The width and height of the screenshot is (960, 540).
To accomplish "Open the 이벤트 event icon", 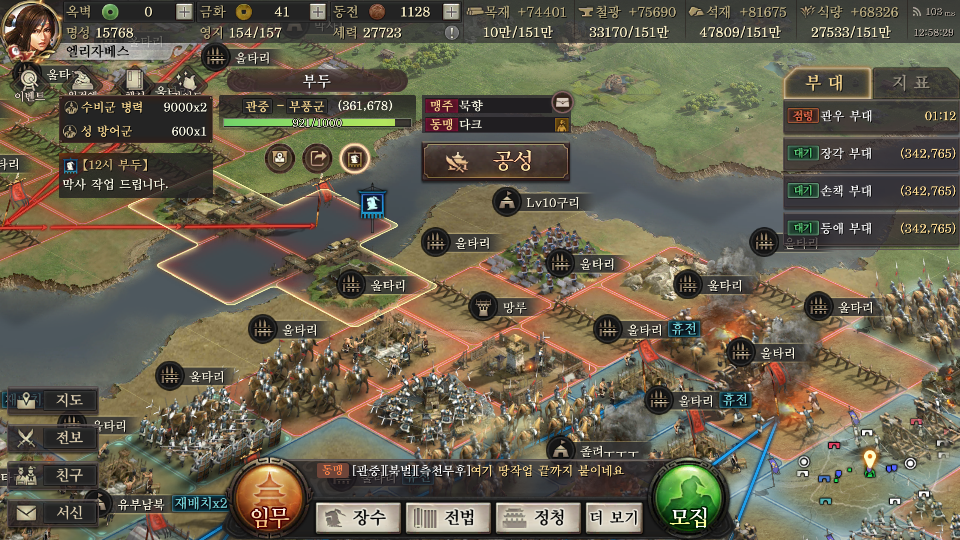I will [x=28, y=80].
